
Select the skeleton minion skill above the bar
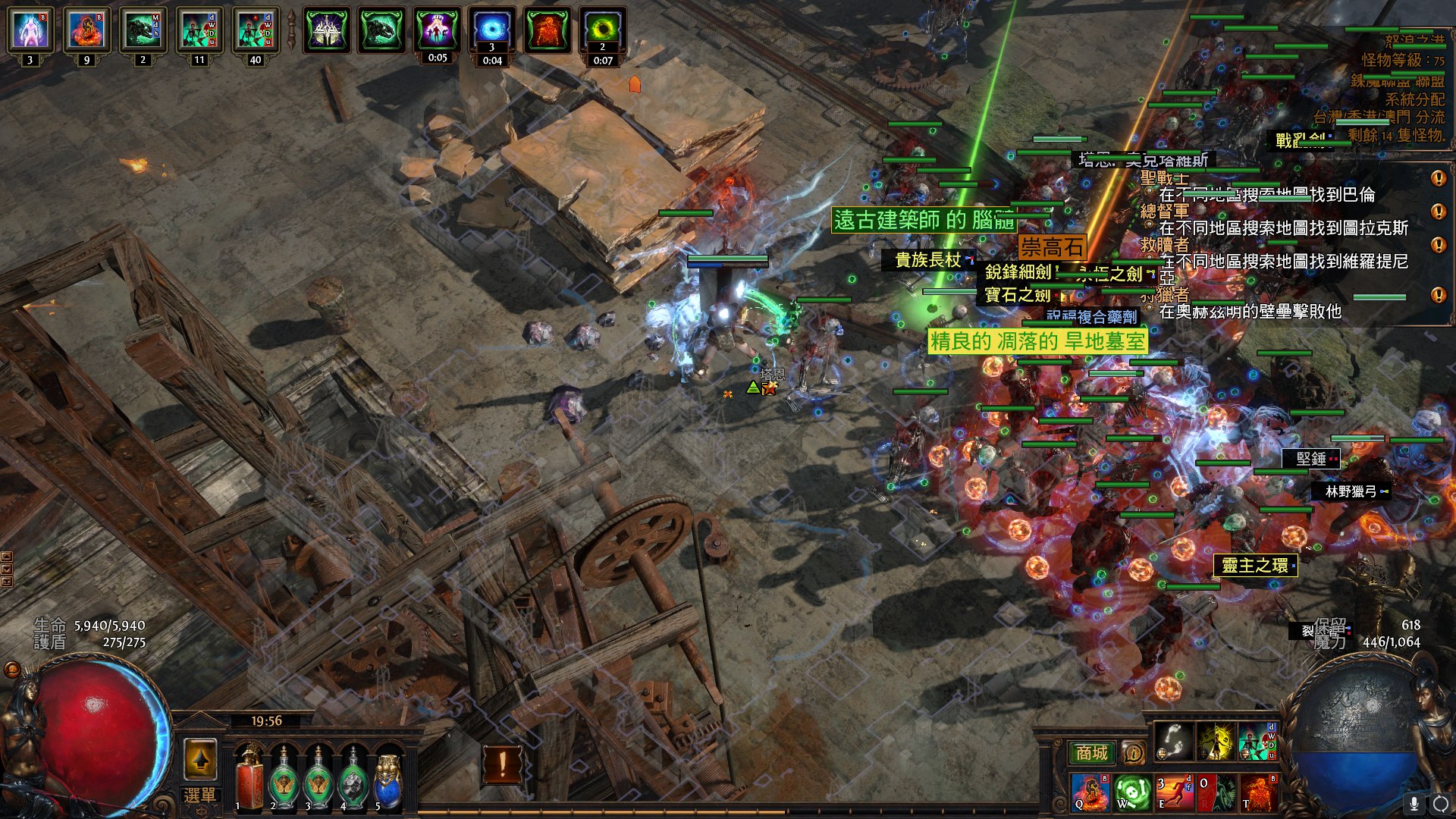pos(1257,741)
